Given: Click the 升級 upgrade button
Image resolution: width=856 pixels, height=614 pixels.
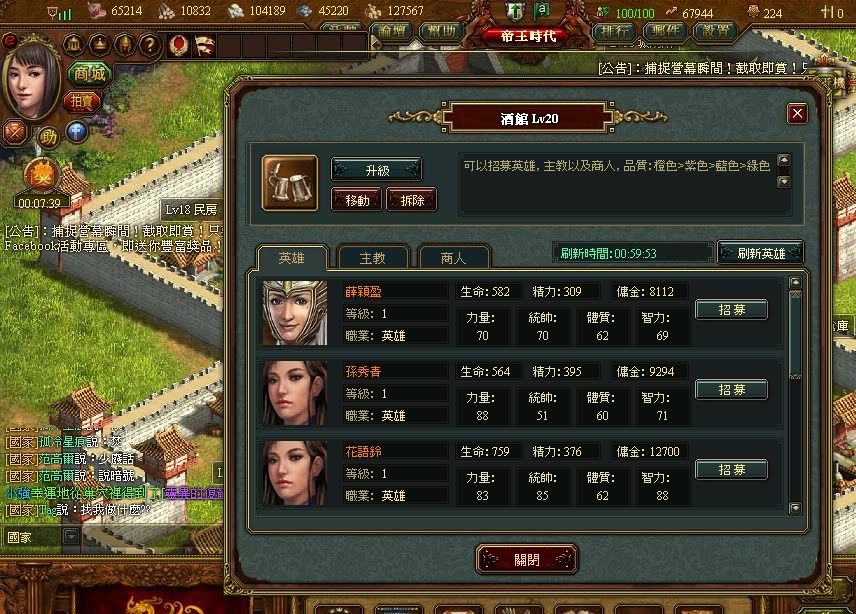Looking at the screenshot, I should click(376, 169).
